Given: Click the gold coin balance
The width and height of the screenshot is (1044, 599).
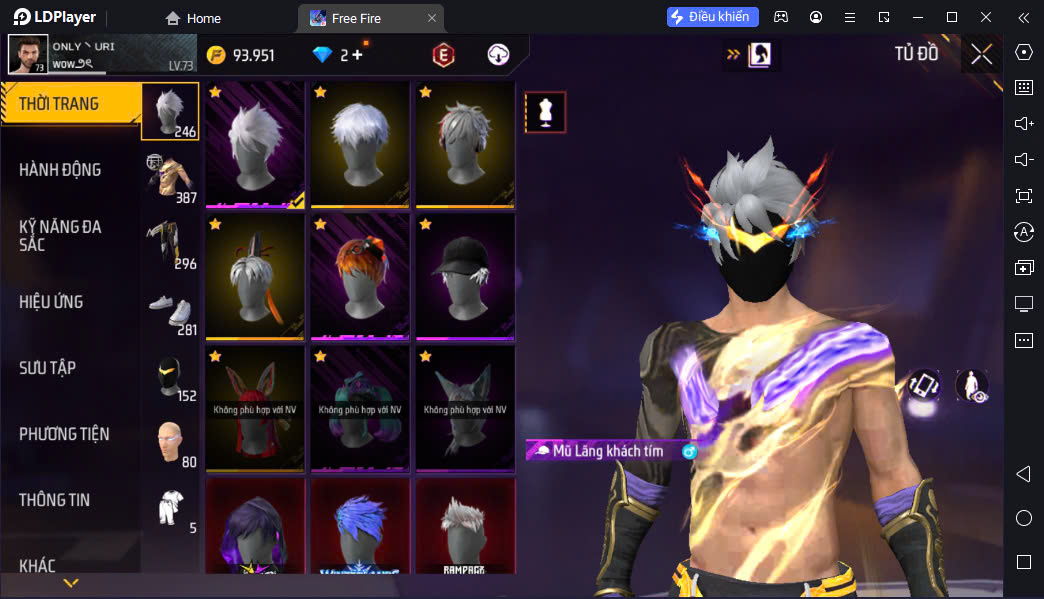Looking at the screenshot, I should click(241, 55).
